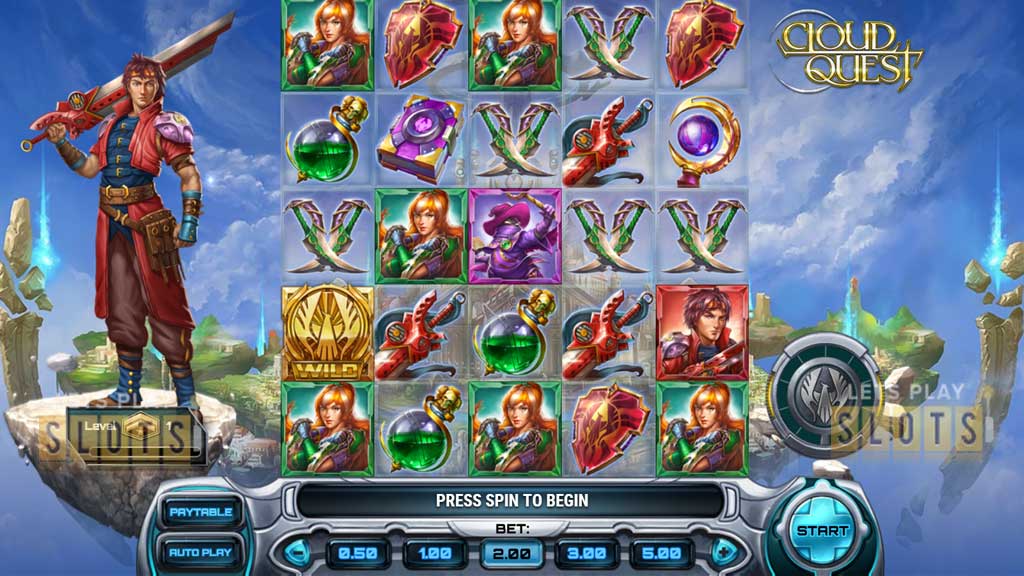Open the Paytable

coord(200,512)
